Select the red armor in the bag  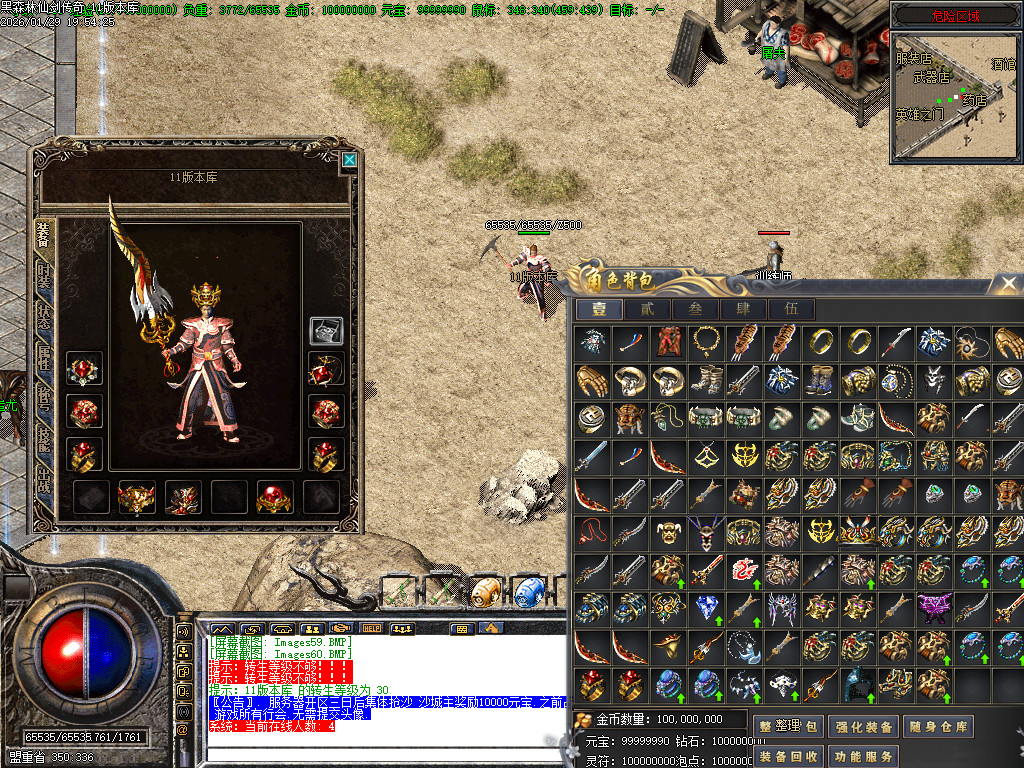(668, 343)
